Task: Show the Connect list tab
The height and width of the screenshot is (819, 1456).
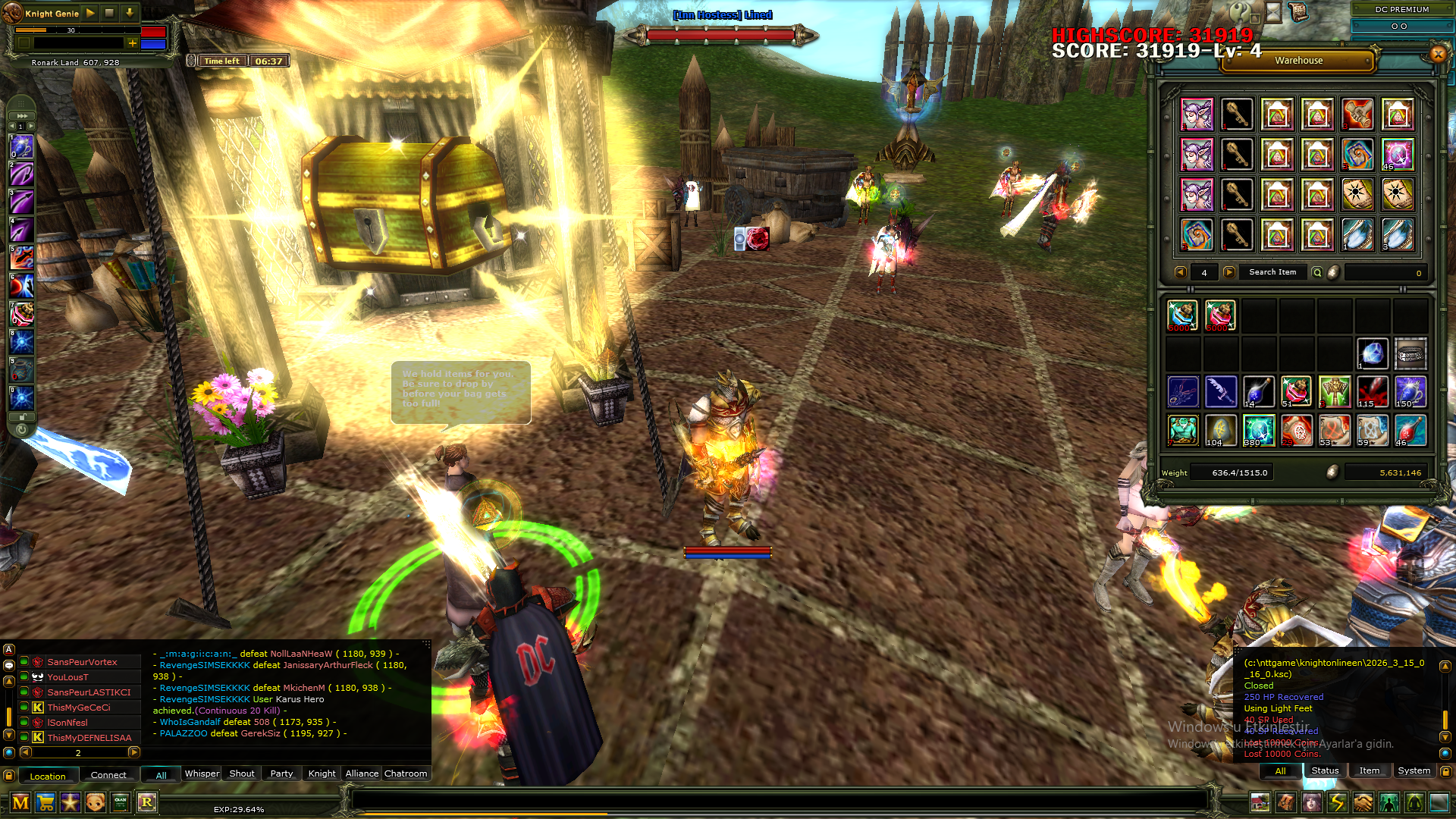Action: pyautogui.click(x=108, y=775)
